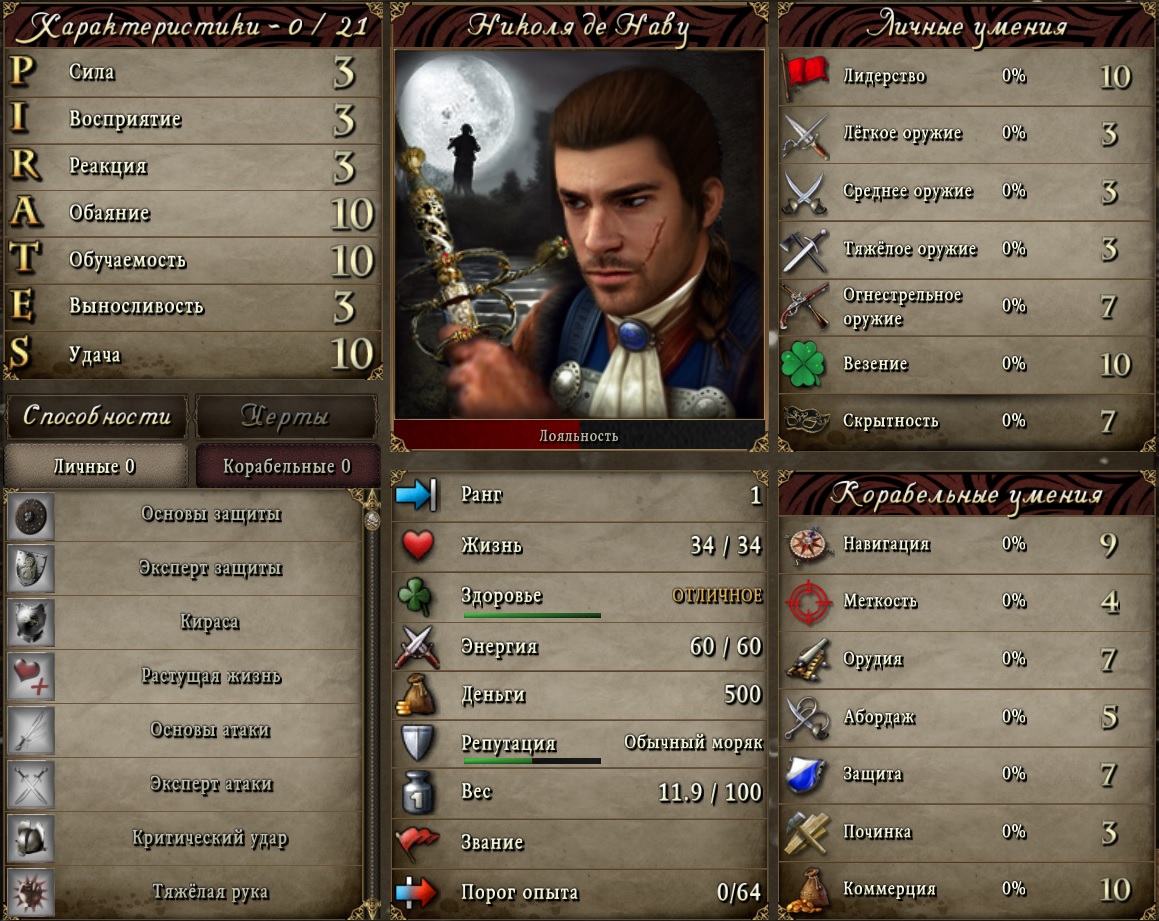Select the Эксперт атаки ability
The height and width of the screenshot is (921, 1159).
(210, 784)
